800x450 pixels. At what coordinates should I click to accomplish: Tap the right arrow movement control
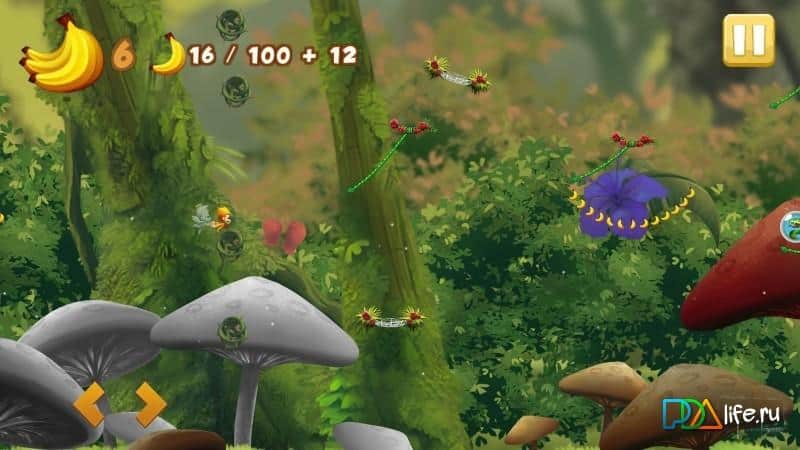[x=149, y=404]
